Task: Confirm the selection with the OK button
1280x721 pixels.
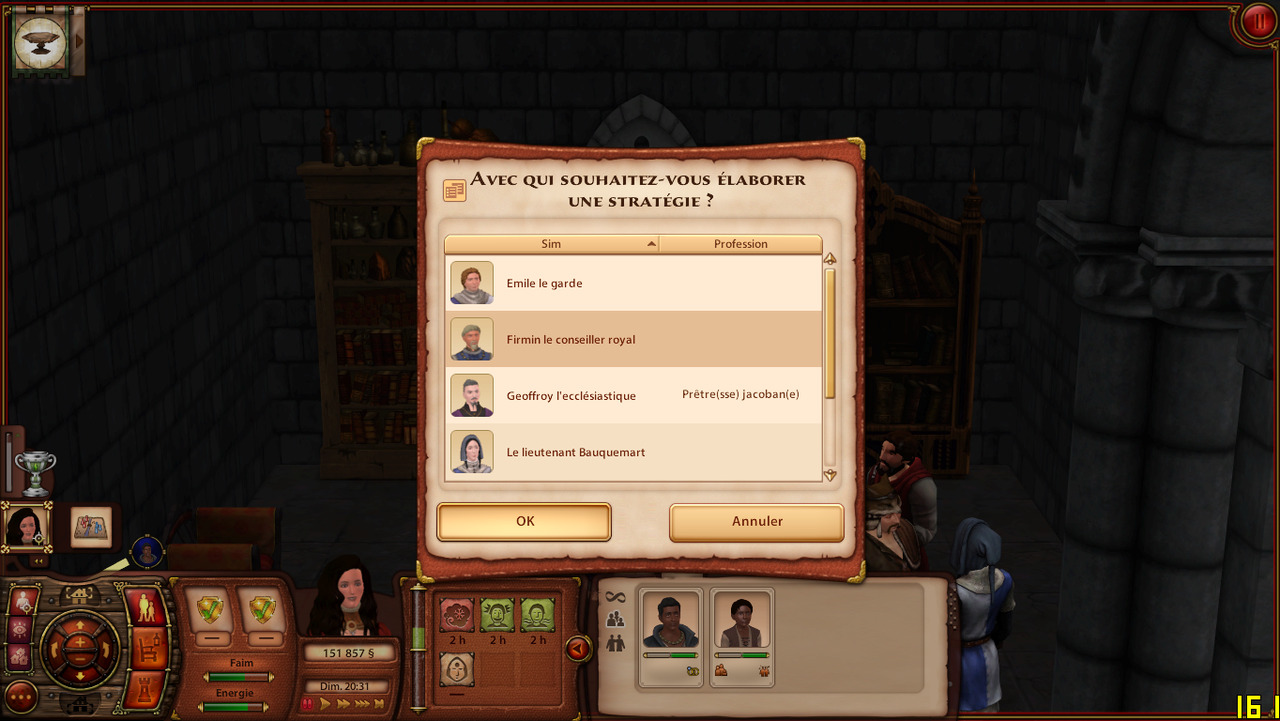Action: coord(524,521)
